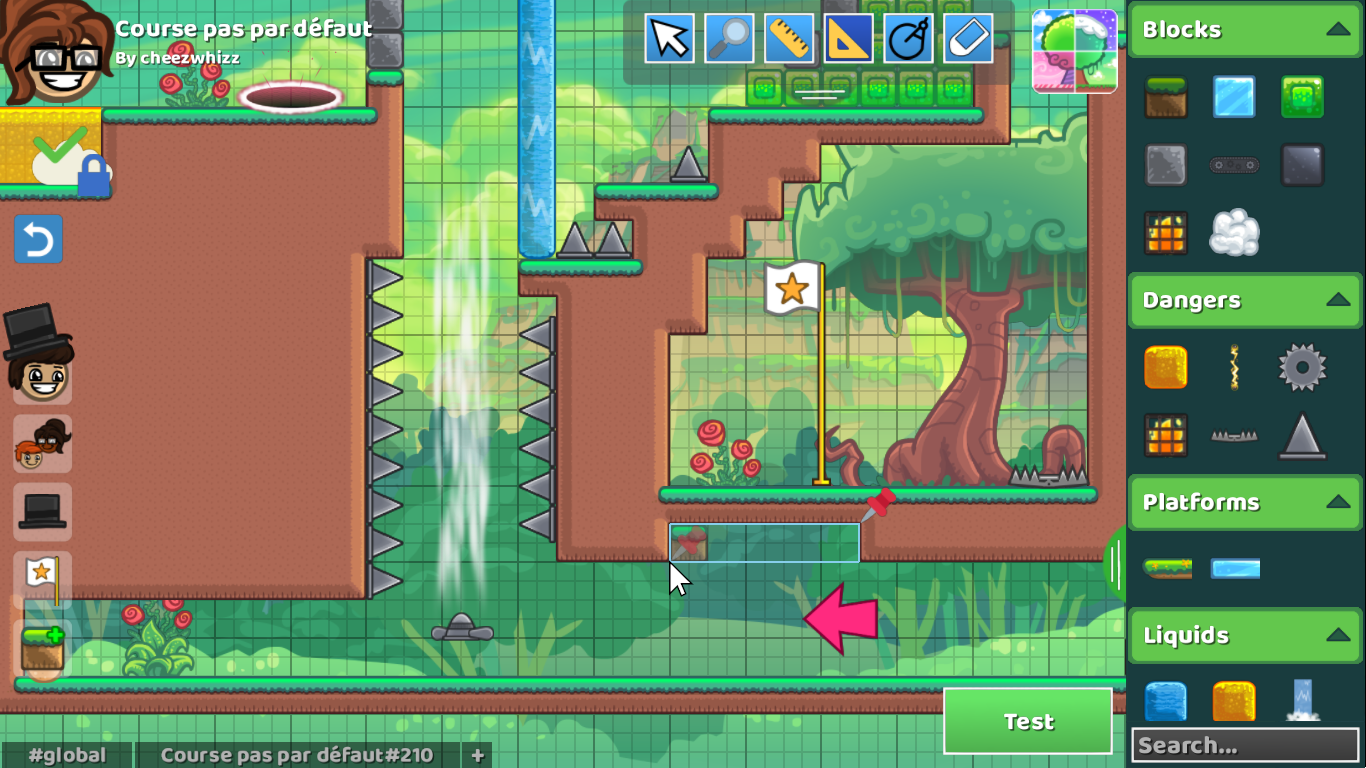The image size is (1366, 768).
Task: Select the spinning saw blade danger
Action: (x=1302, y=368)
